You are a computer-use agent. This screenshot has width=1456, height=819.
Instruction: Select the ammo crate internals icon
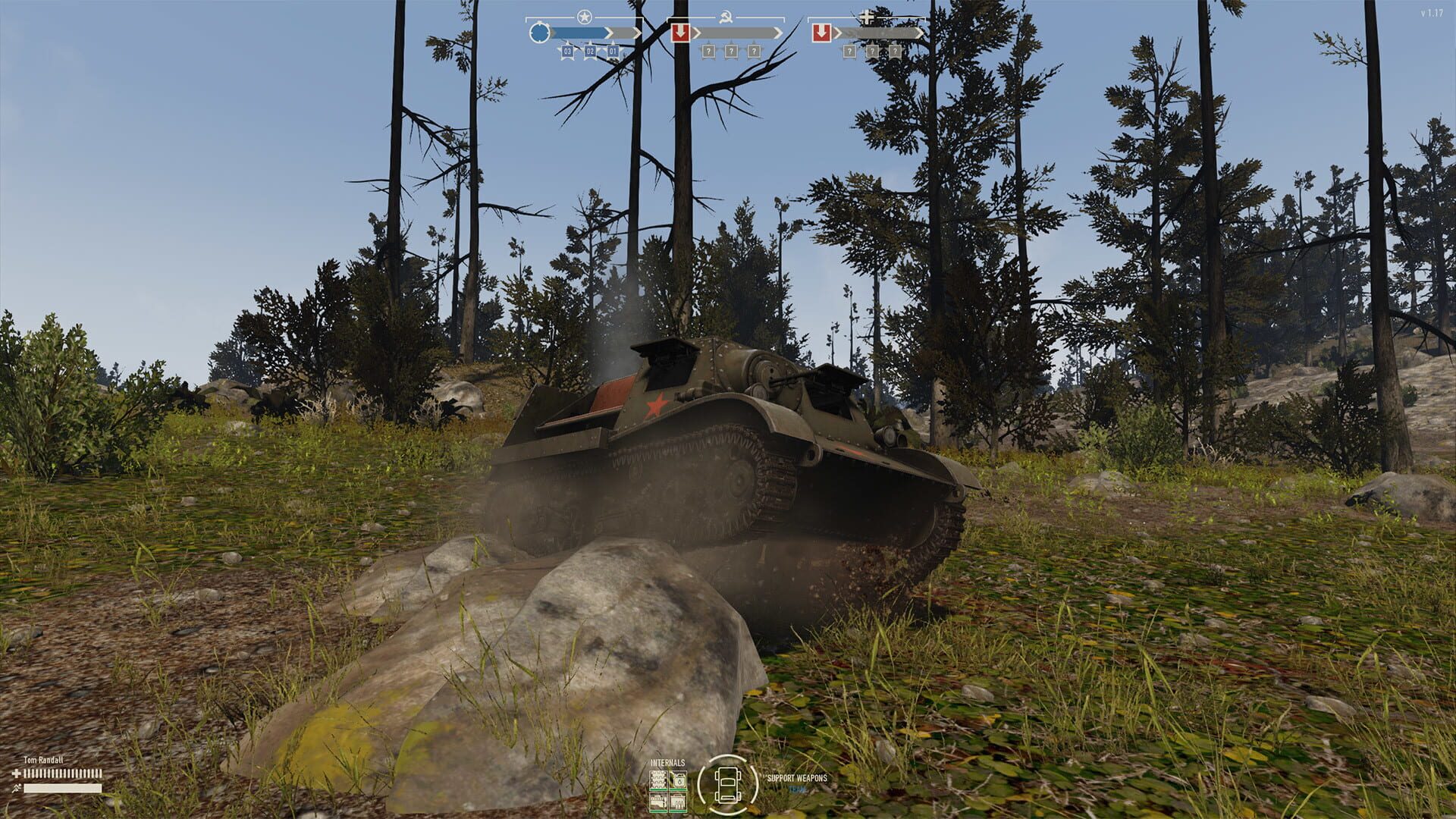tap(678, 802)
